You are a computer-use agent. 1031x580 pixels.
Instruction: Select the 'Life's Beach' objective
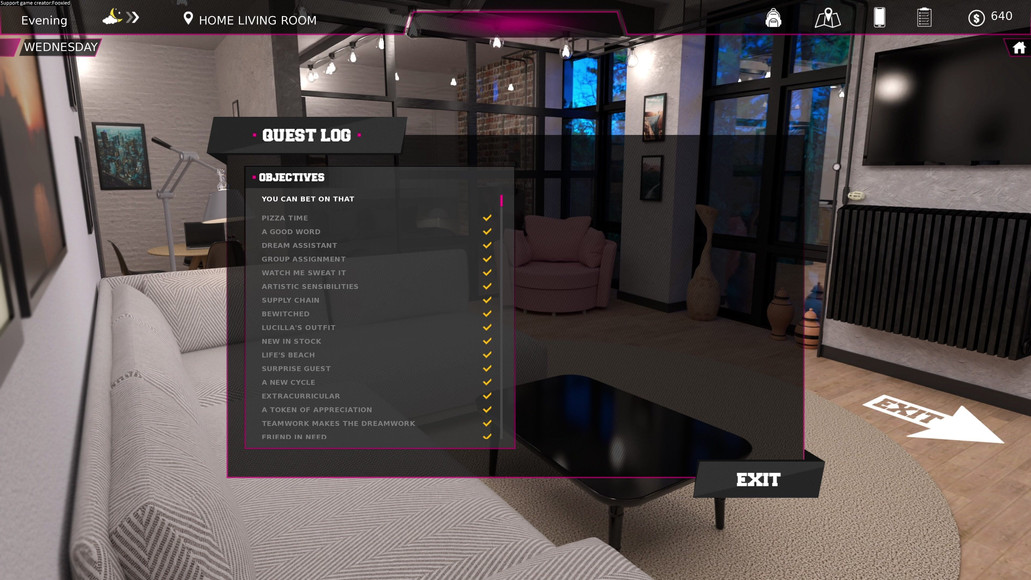point(288,355)
